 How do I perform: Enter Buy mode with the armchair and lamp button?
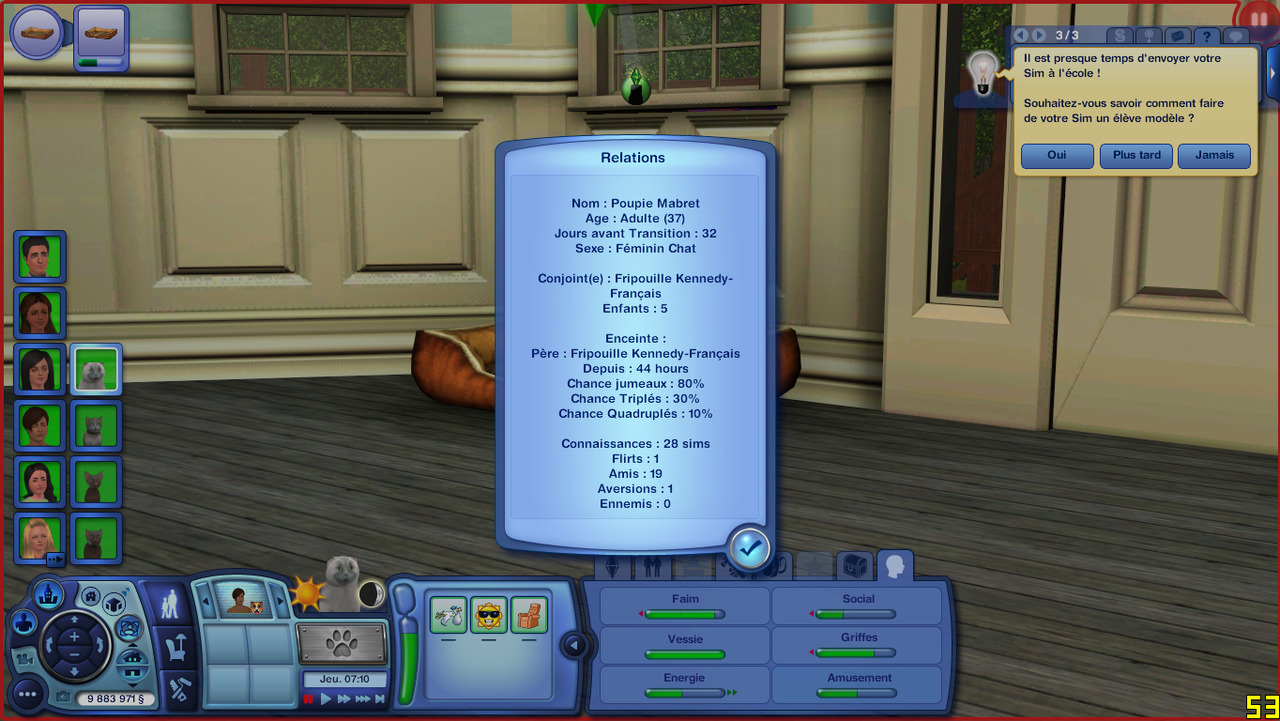178,648
